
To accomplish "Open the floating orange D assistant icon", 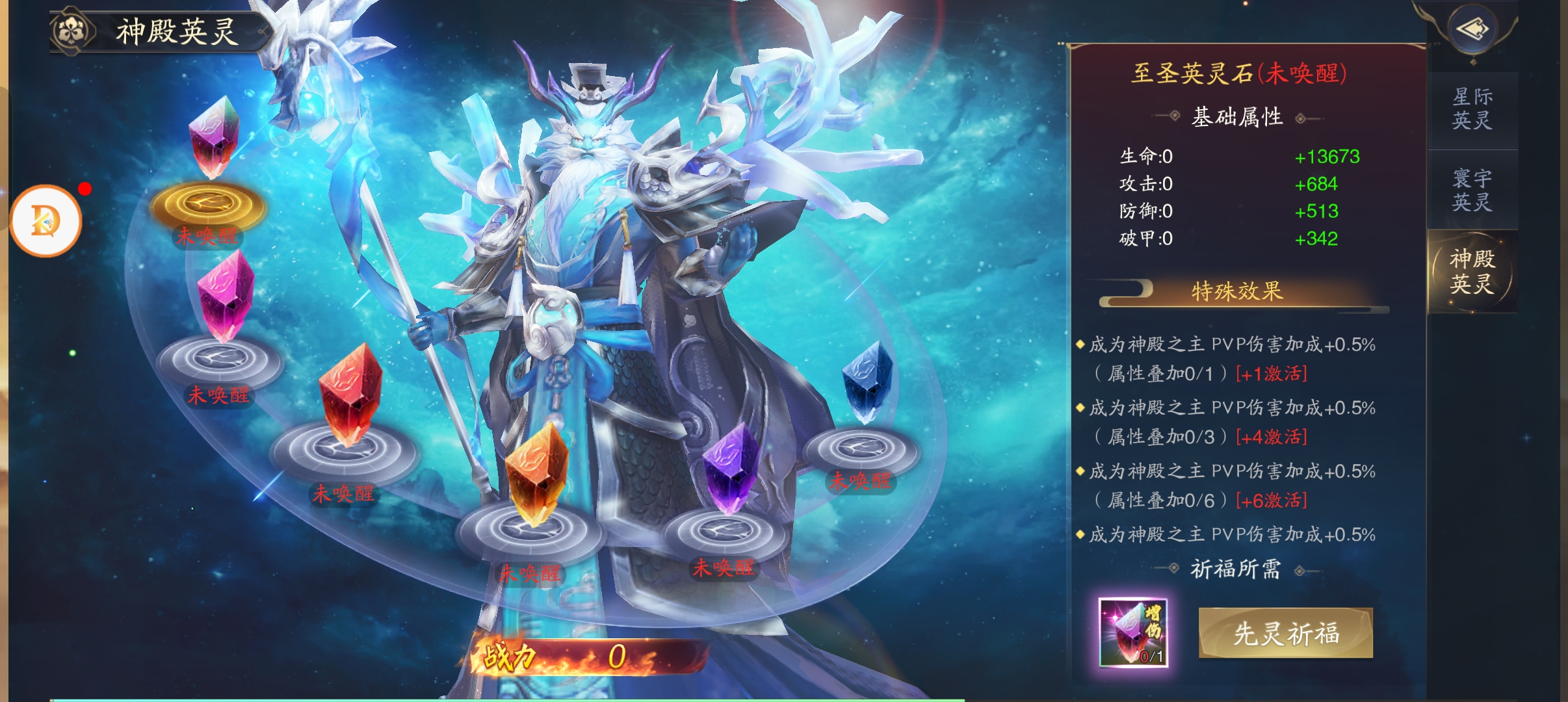I will (x=46, y=221).
